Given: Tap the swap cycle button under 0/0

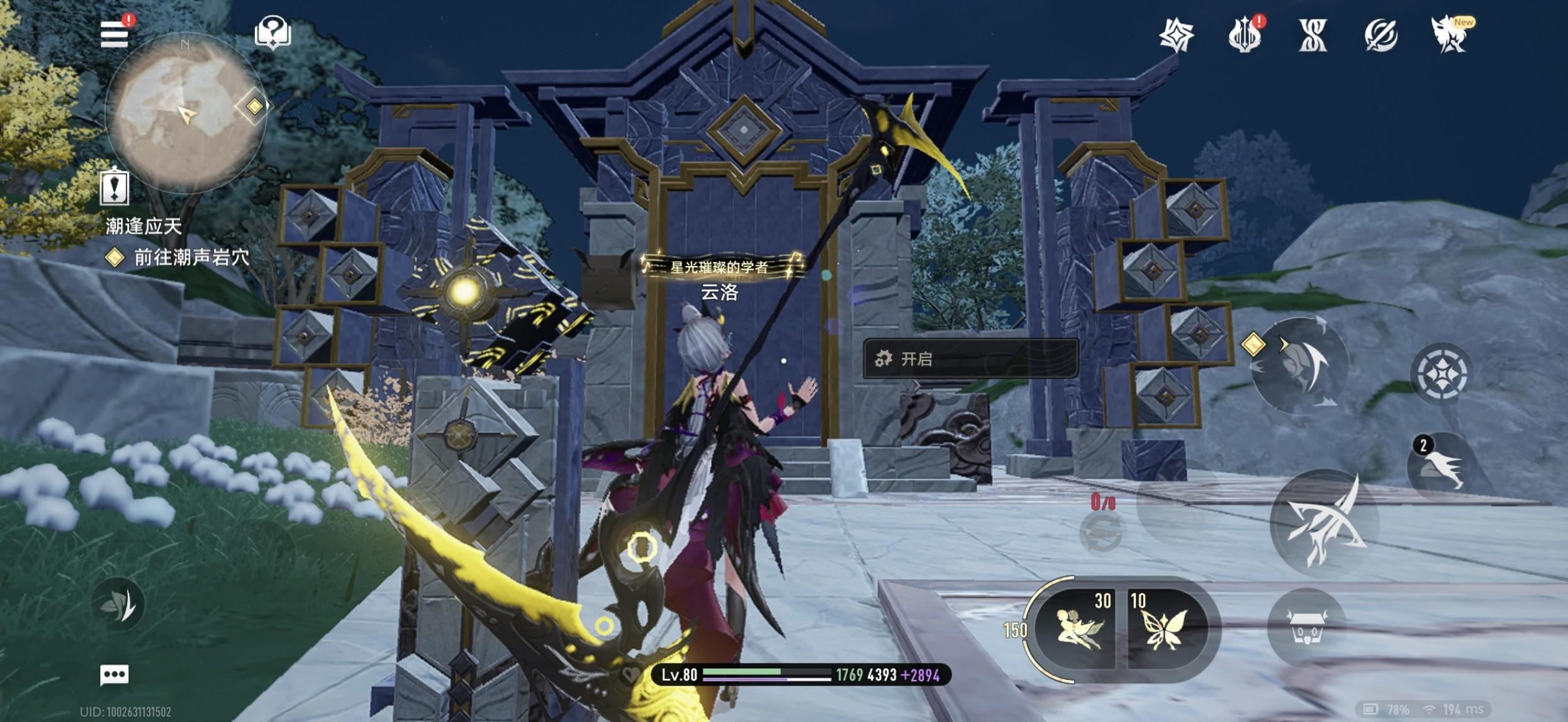Looking at the screenshot, I should [x=1100, y=533].
